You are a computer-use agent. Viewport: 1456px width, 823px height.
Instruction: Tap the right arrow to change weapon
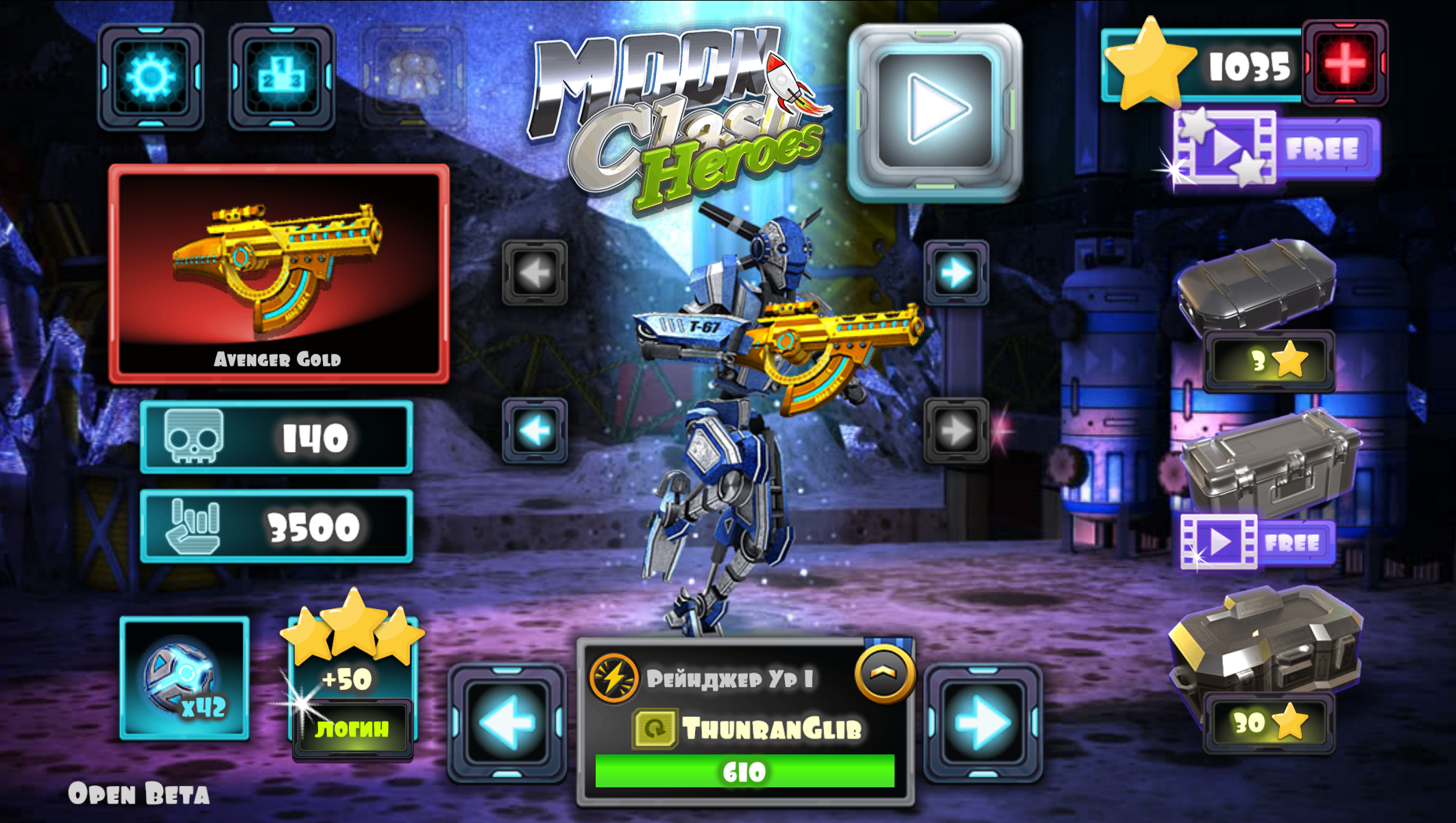point(955,274)
